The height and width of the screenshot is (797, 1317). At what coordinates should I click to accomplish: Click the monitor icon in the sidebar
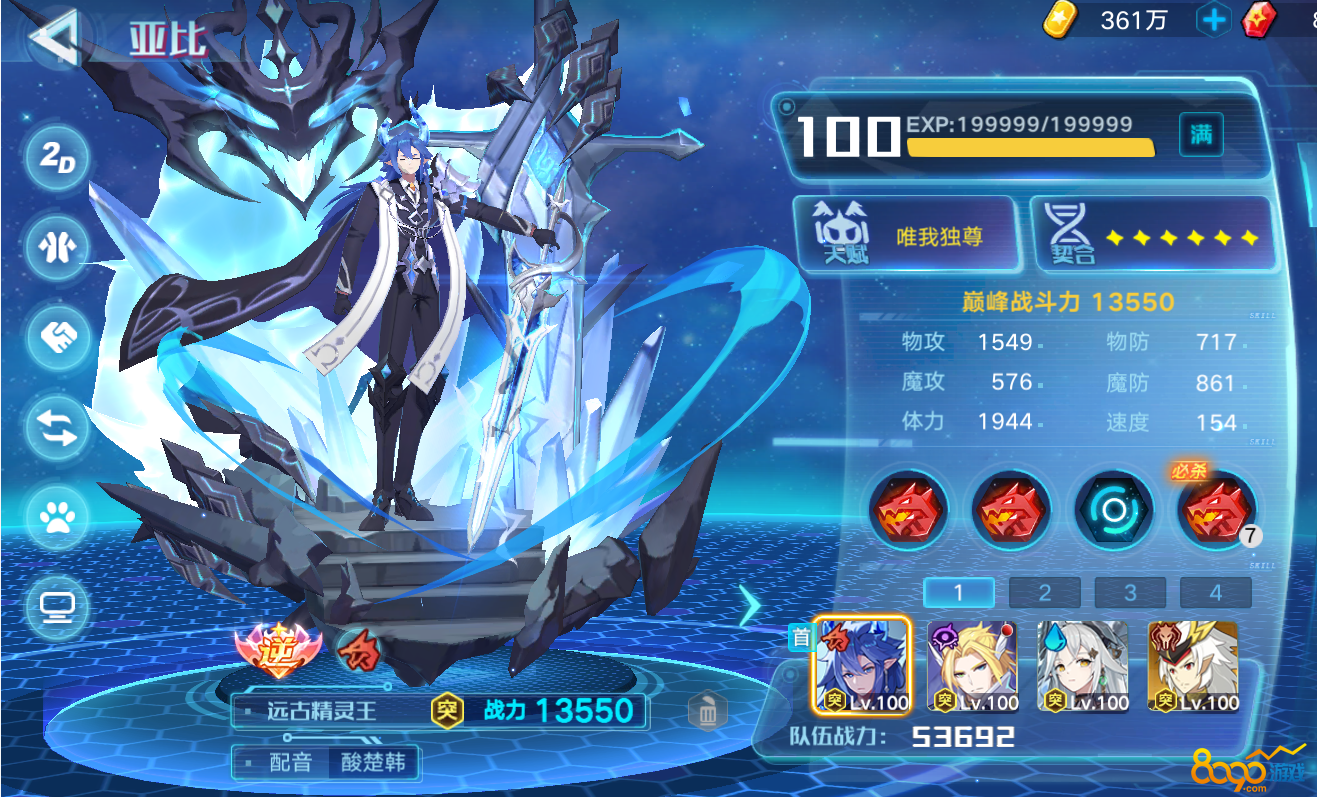click(x=58, y=606)
